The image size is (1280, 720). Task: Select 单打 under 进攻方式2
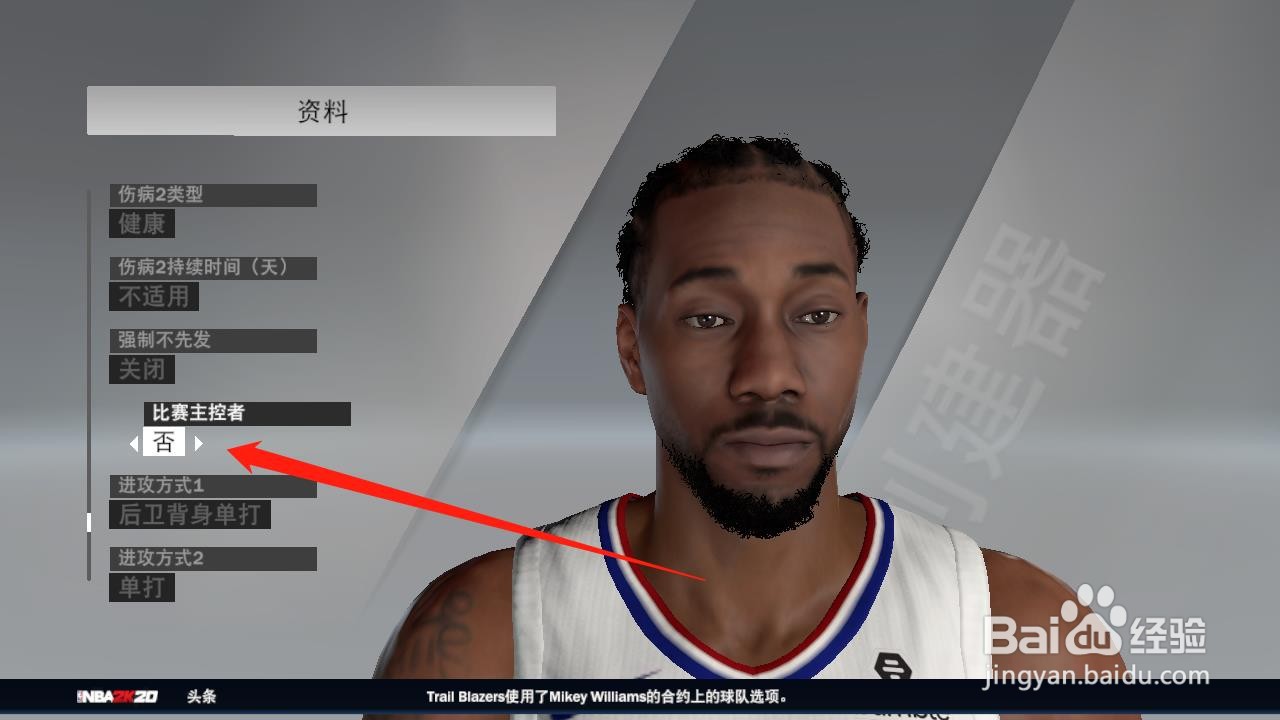pyautogui.click(x=141, y=588)
